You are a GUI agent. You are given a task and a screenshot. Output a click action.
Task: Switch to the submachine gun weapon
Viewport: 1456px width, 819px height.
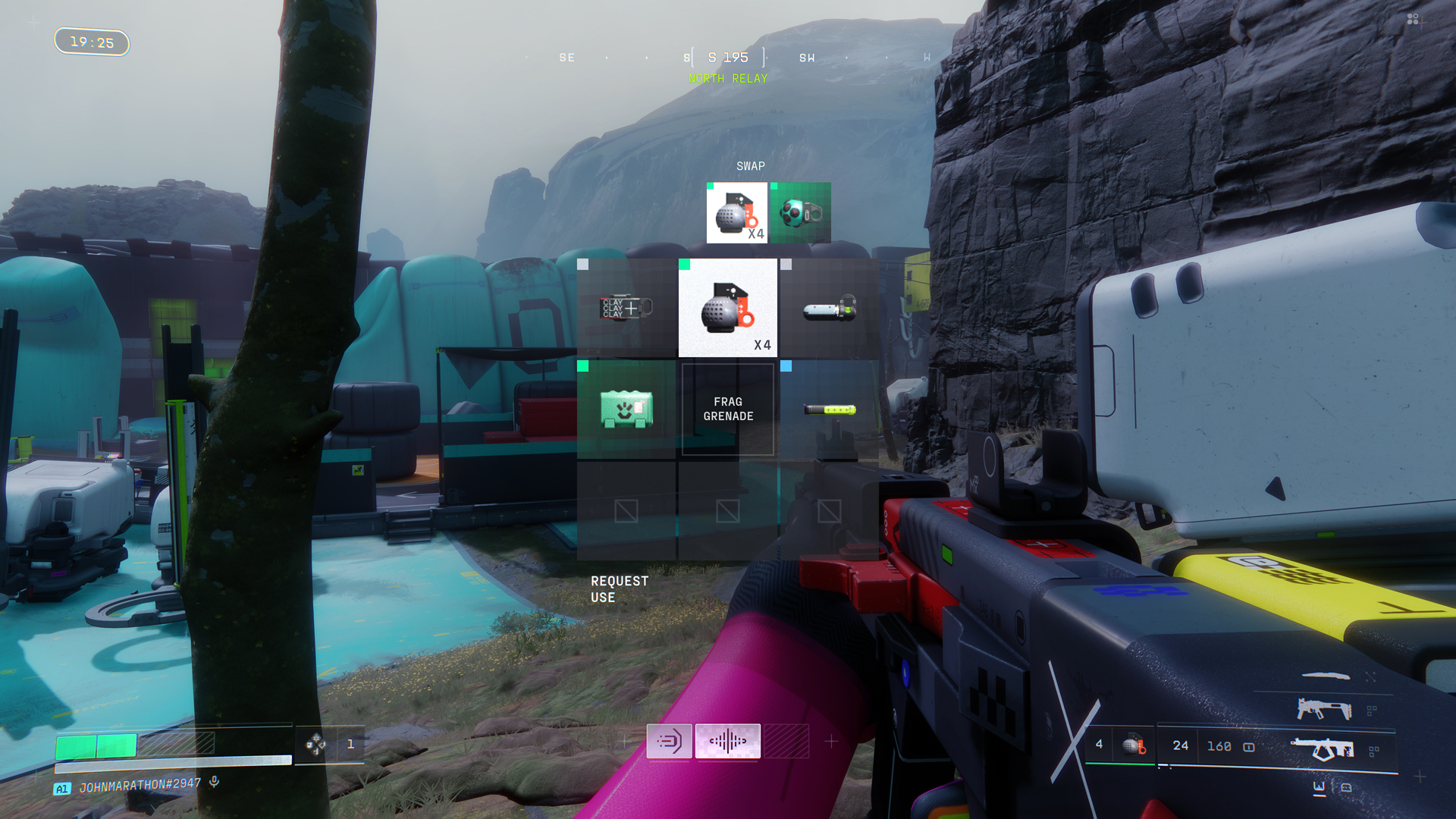click(x=1324, y=710)
